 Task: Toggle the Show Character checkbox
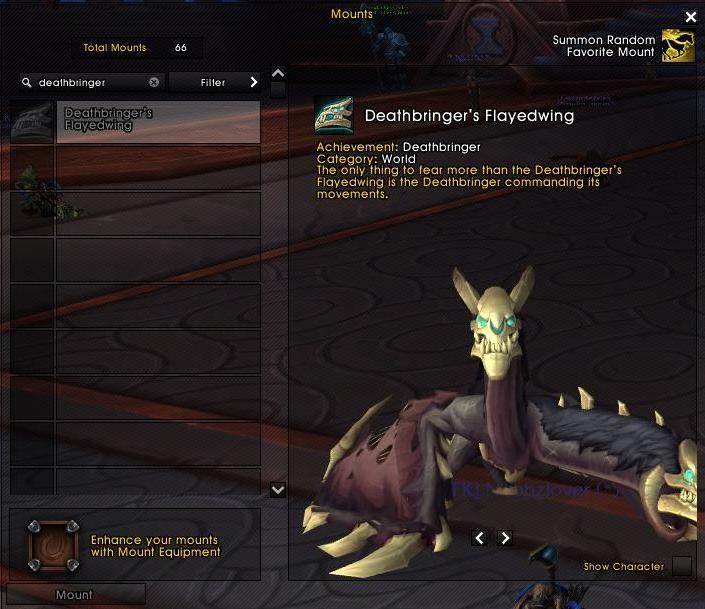click(x=681, y=567)
